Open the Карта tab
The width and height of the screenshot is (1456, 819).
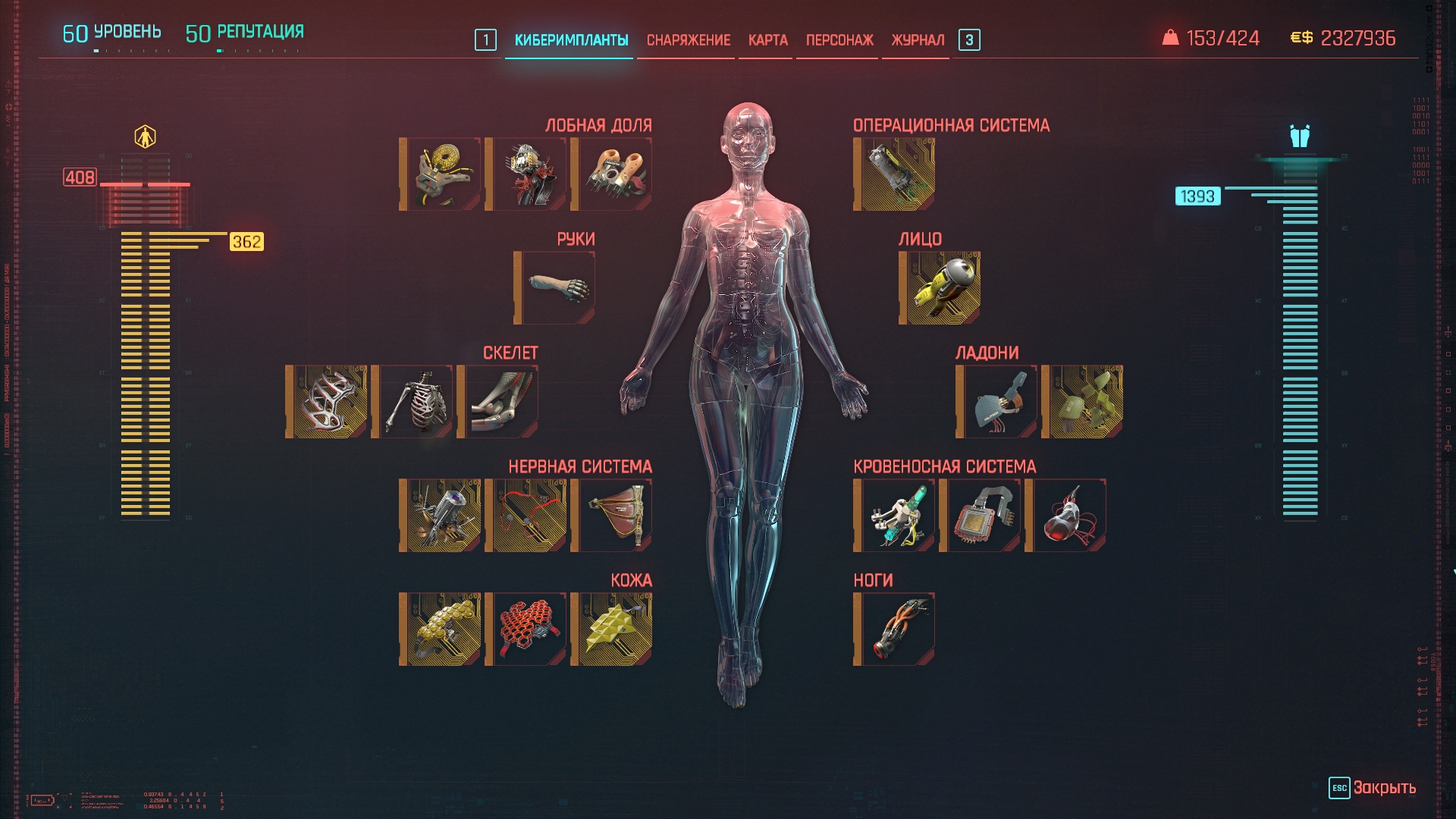click(x=767, y=40)
